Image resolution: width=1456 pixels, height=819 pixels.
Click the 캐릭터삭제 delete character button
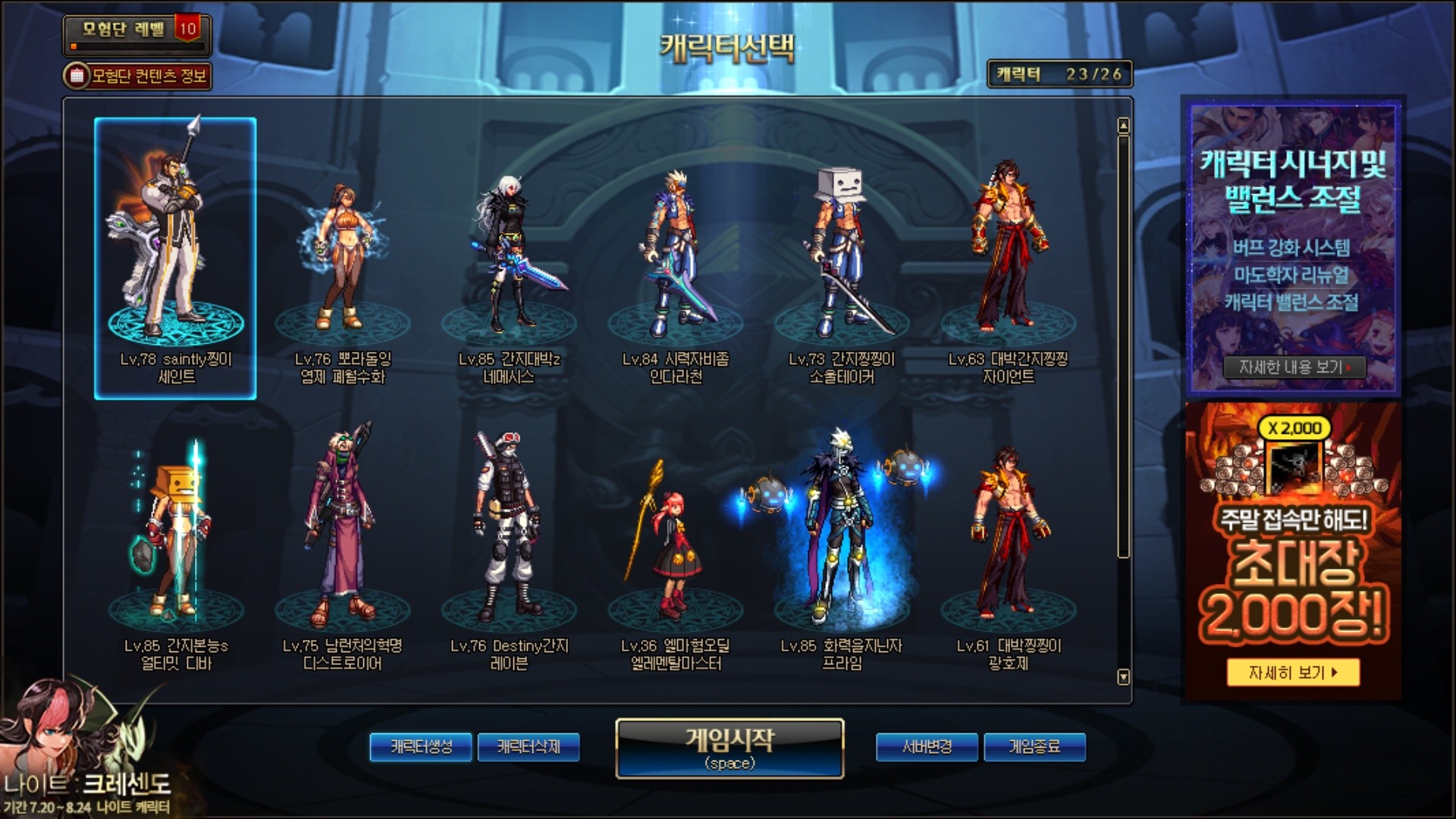click(x=529, y=747)
